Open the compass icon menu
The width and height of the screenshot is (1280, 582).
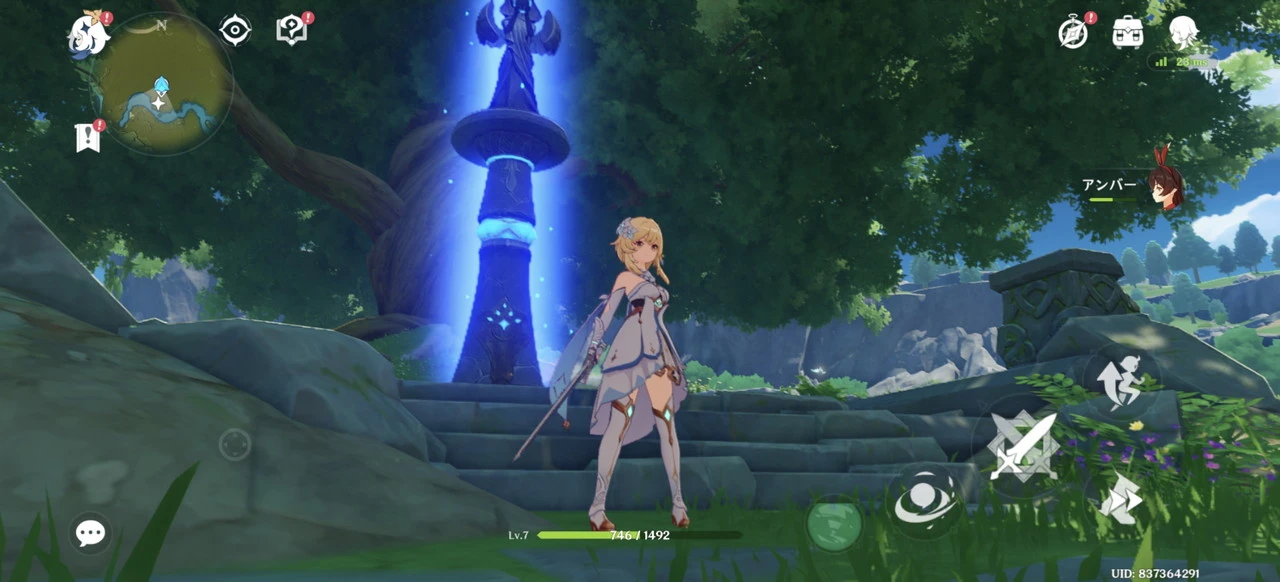[1073, 33]
